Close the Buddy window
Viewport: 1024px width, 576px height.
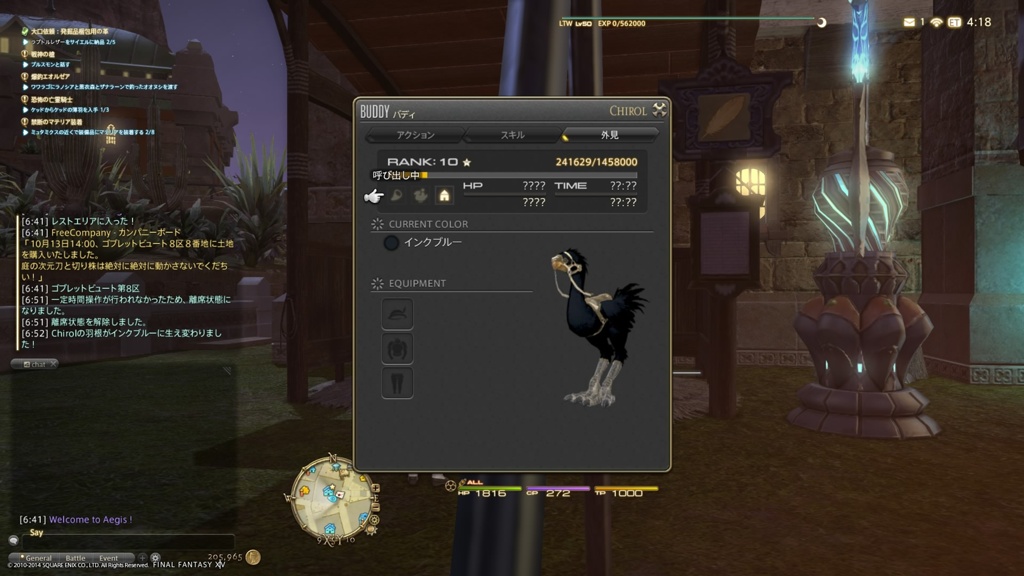(x=659, y=110)
